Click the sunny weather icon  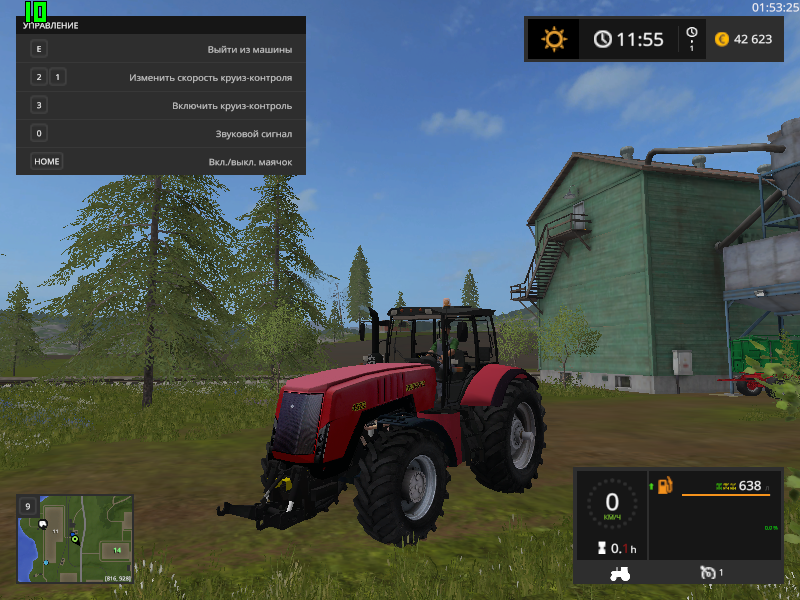[553, 39]
